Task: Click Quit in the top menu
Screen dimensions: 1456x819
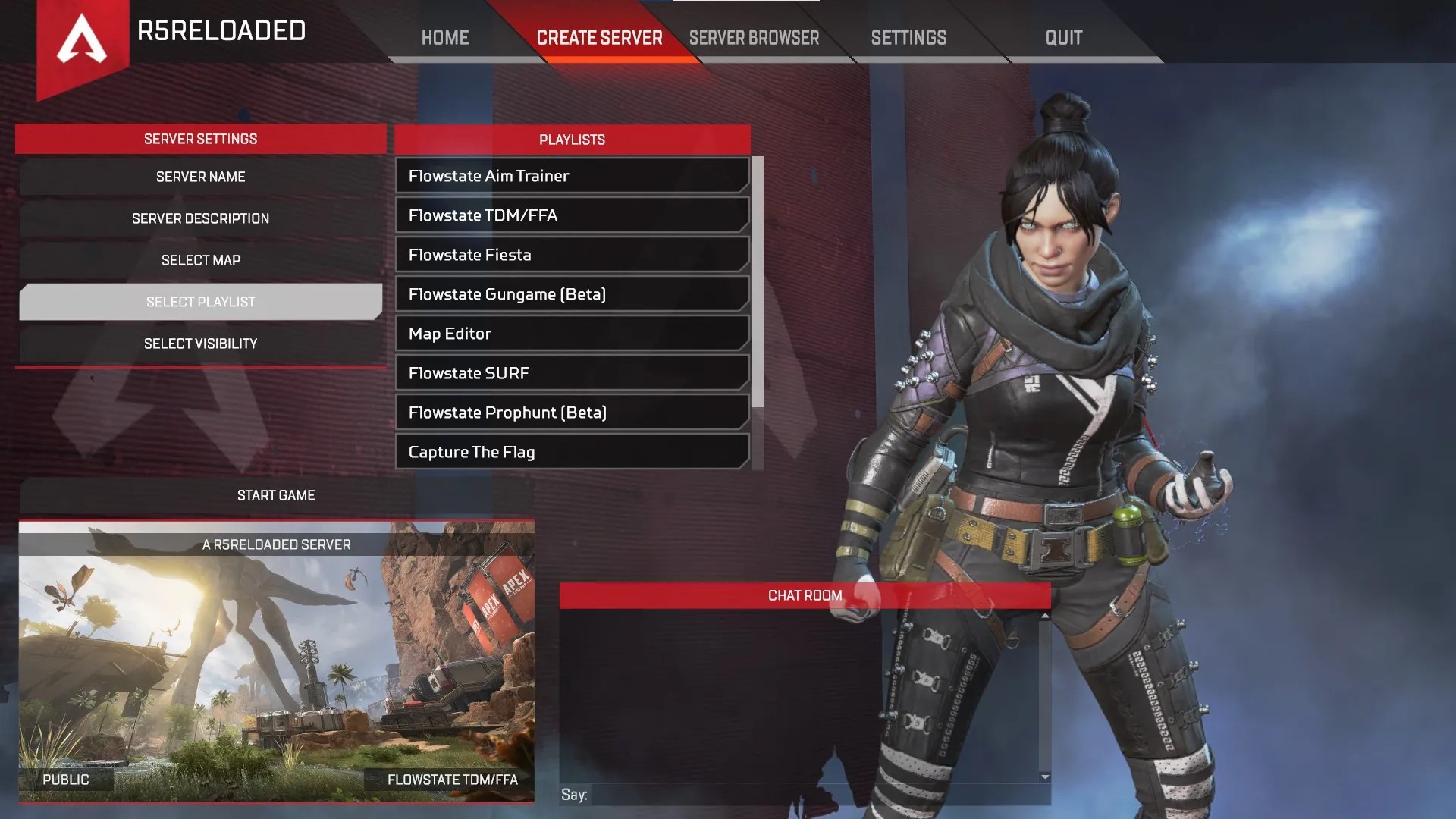Action: (1063, 37)
